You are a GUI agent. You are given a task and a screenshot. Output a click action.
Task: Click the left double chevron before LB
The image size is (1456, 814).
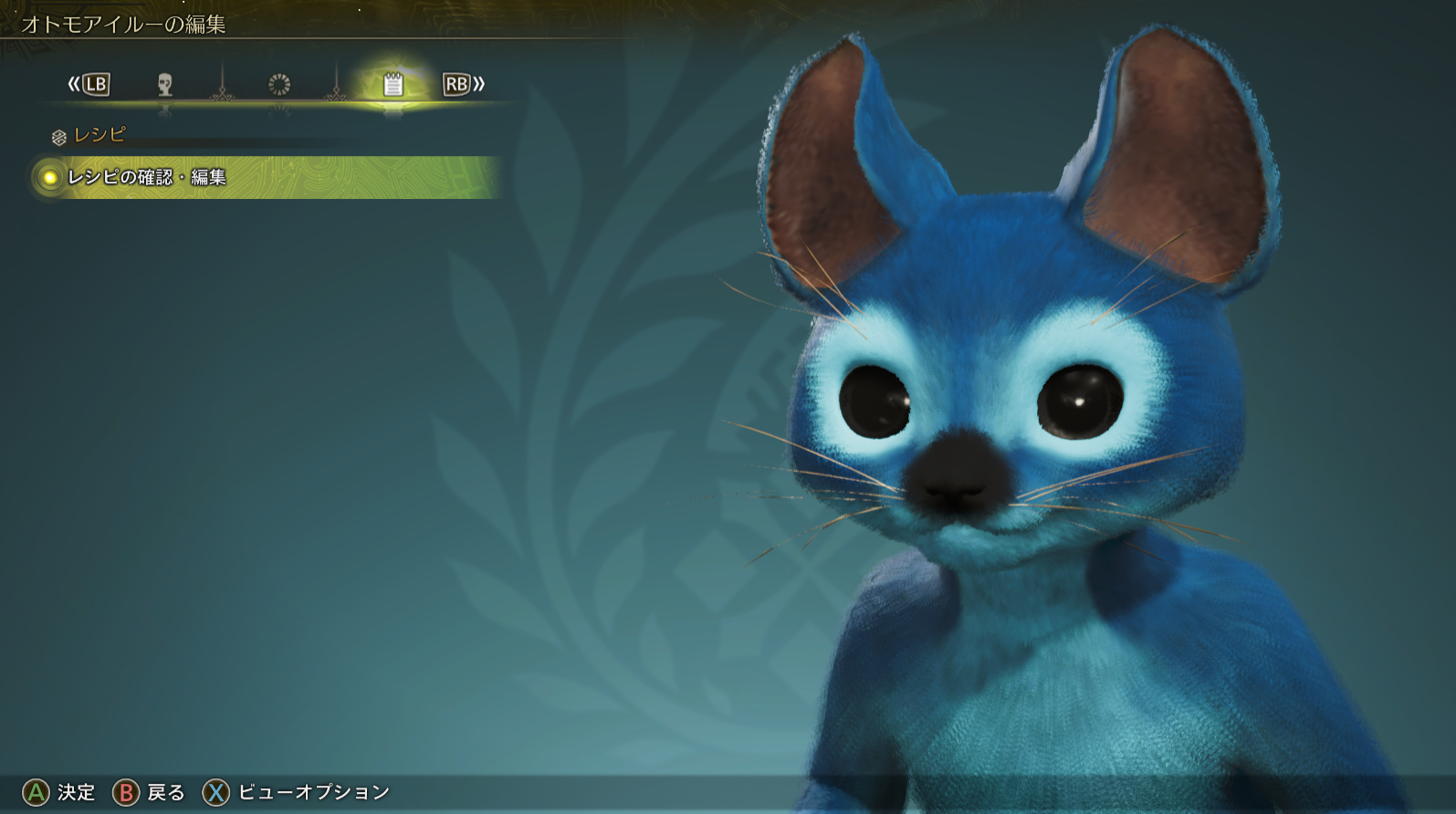click(x=73, y=85)
